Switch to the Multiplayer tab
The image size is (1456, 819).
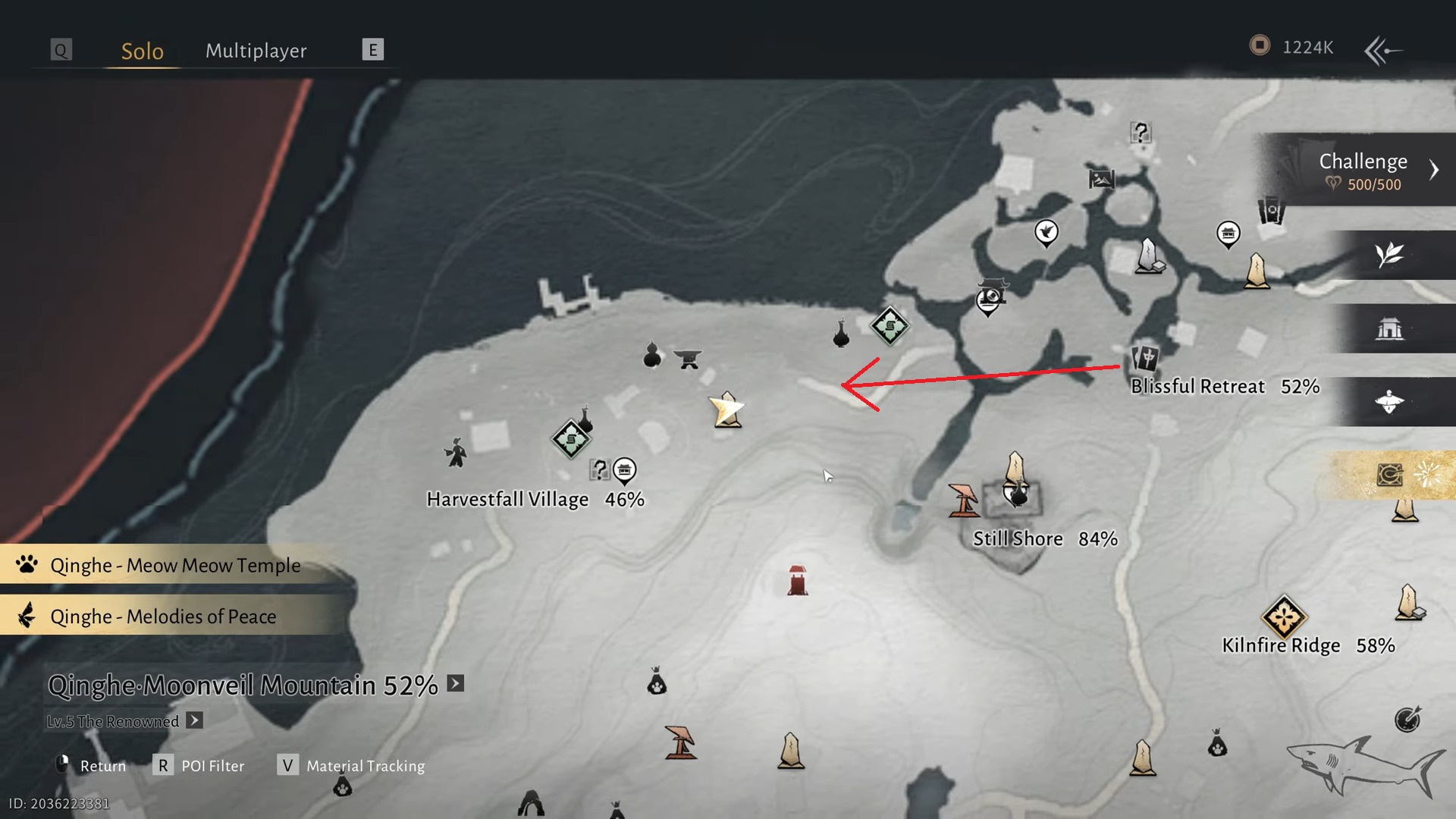coord(256,51)
